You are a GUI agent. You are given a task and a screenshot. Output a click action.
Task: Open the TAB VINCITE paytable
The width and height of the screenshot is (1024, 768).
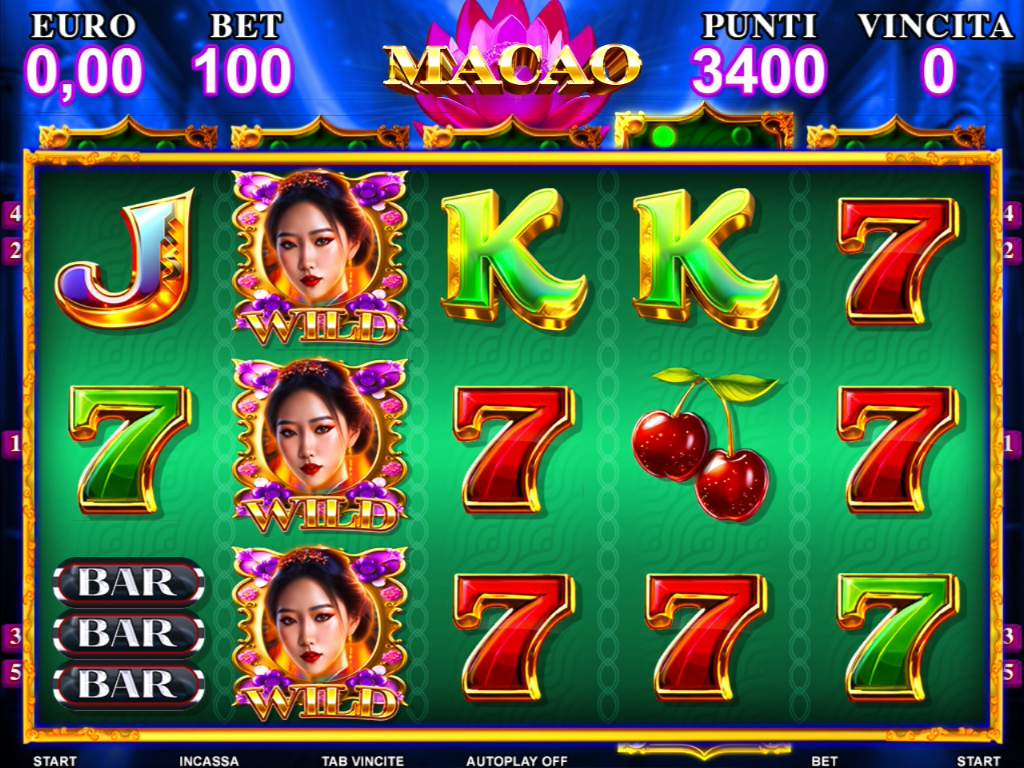tap(362, 761)
